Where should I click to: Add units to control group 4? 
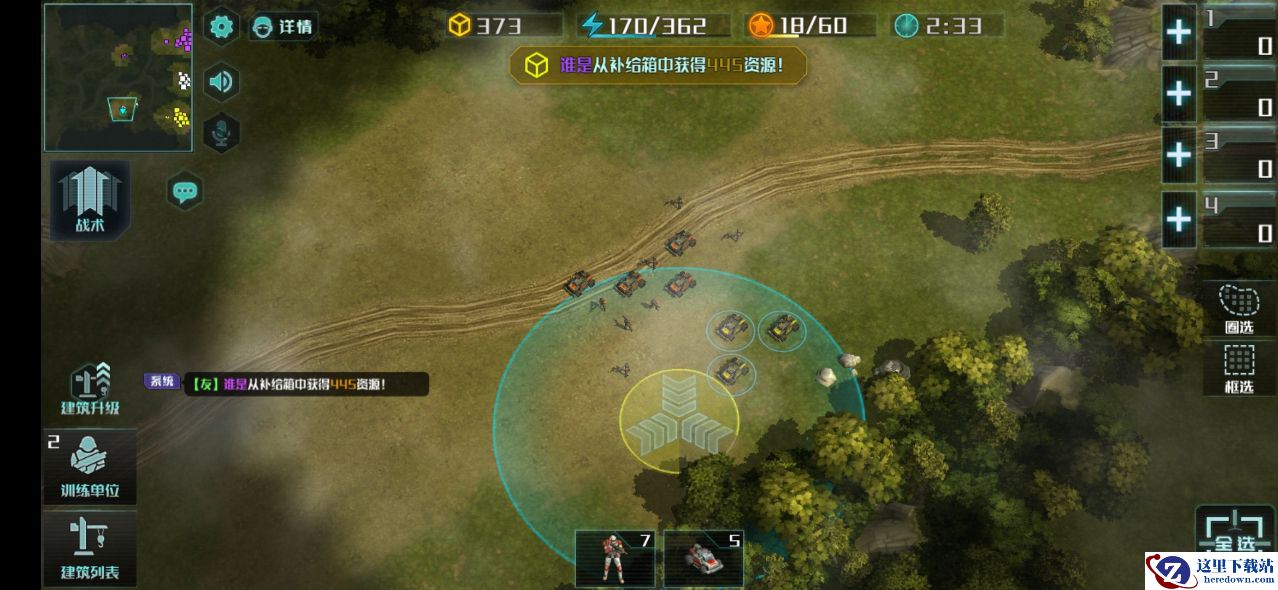(x=1180, y=218)
